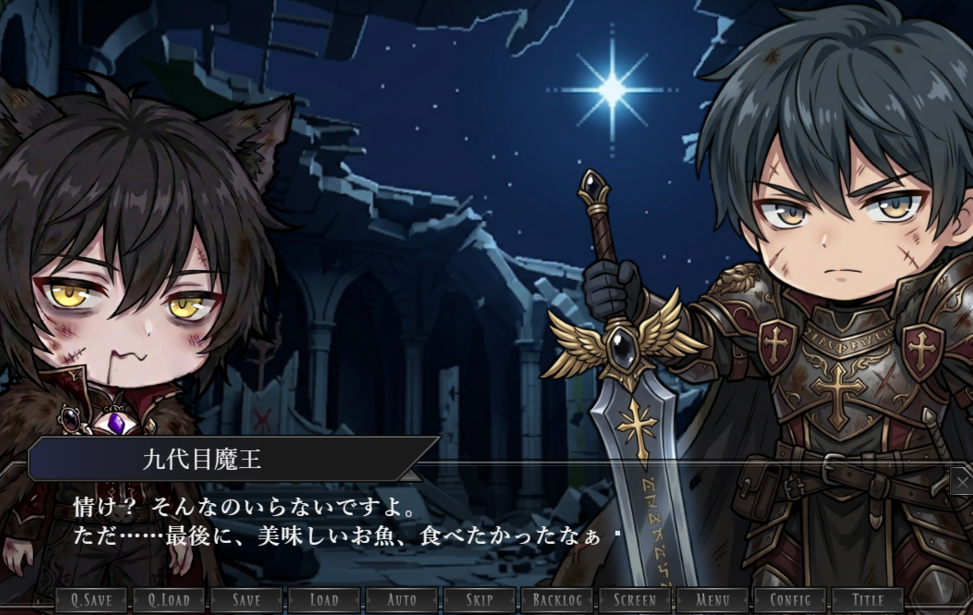Return to the Title screen
This screenshot has height=615, width=973.
pos(868,601)
